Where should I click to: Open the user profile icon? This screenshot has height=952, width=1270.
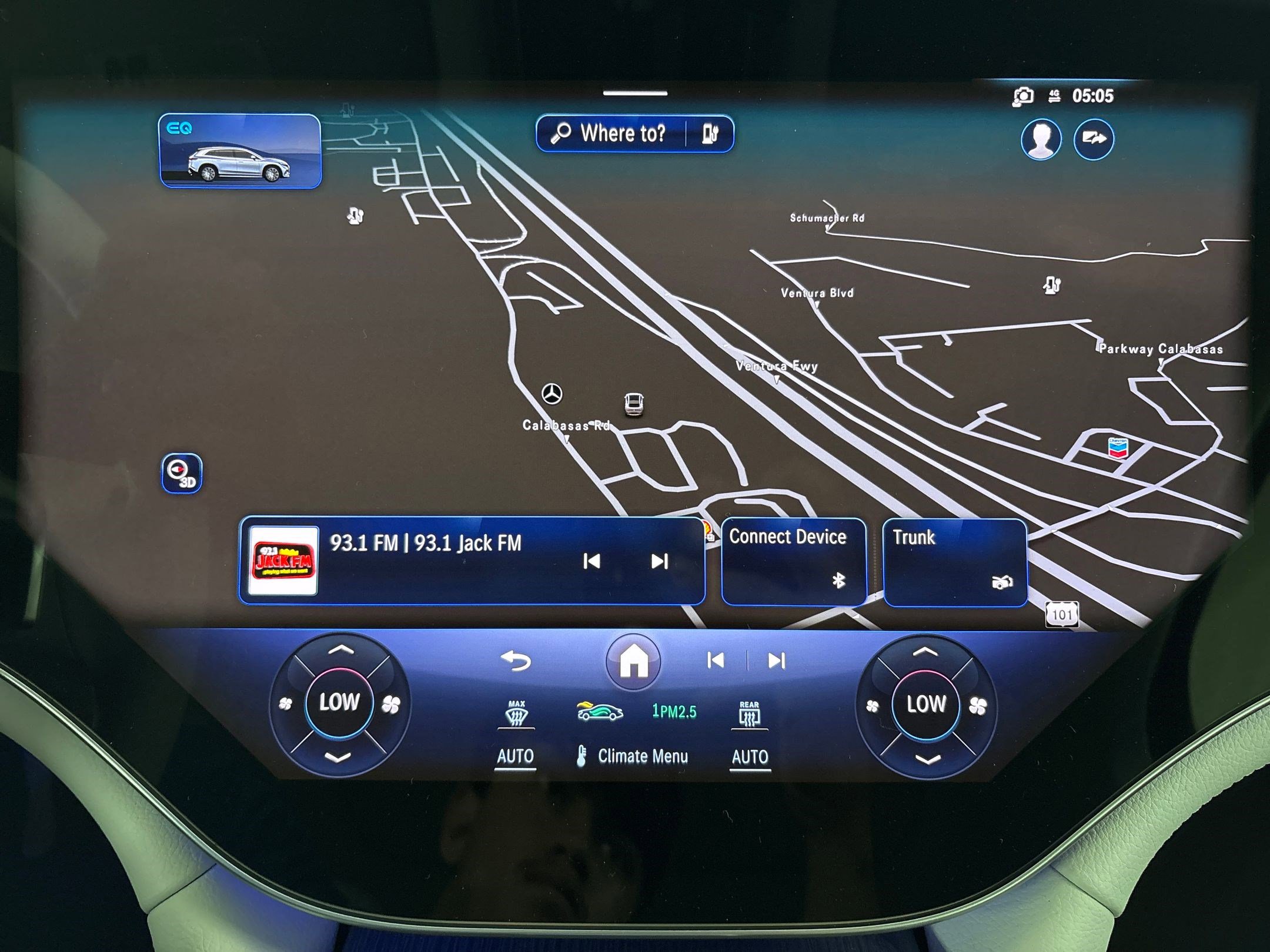click(x=1041, y=139)
